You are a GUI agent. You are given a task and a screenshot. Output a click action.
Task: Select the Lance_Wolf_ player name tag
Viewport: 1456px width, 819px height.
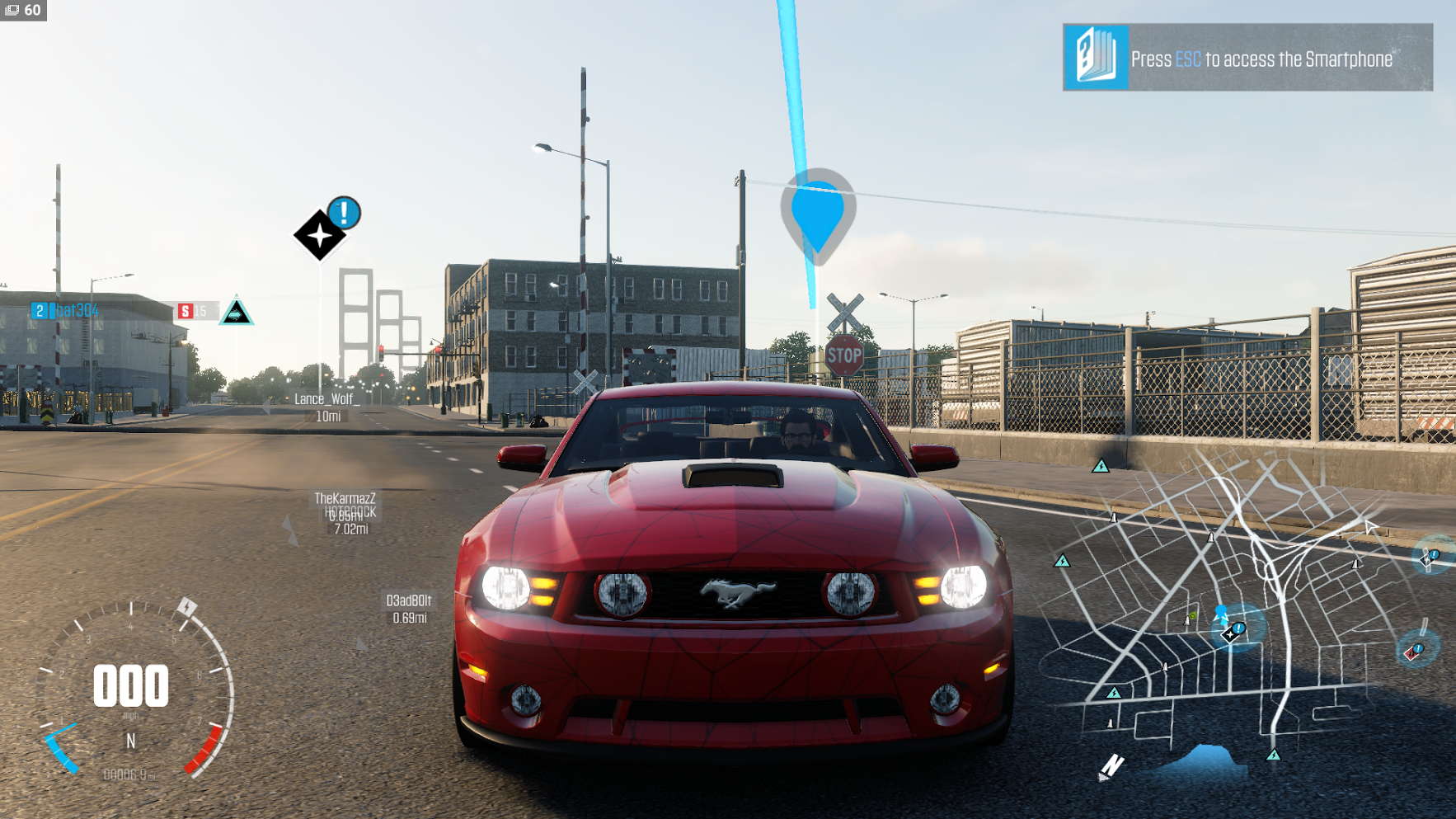pyautogui.click(x=326, y=399)
